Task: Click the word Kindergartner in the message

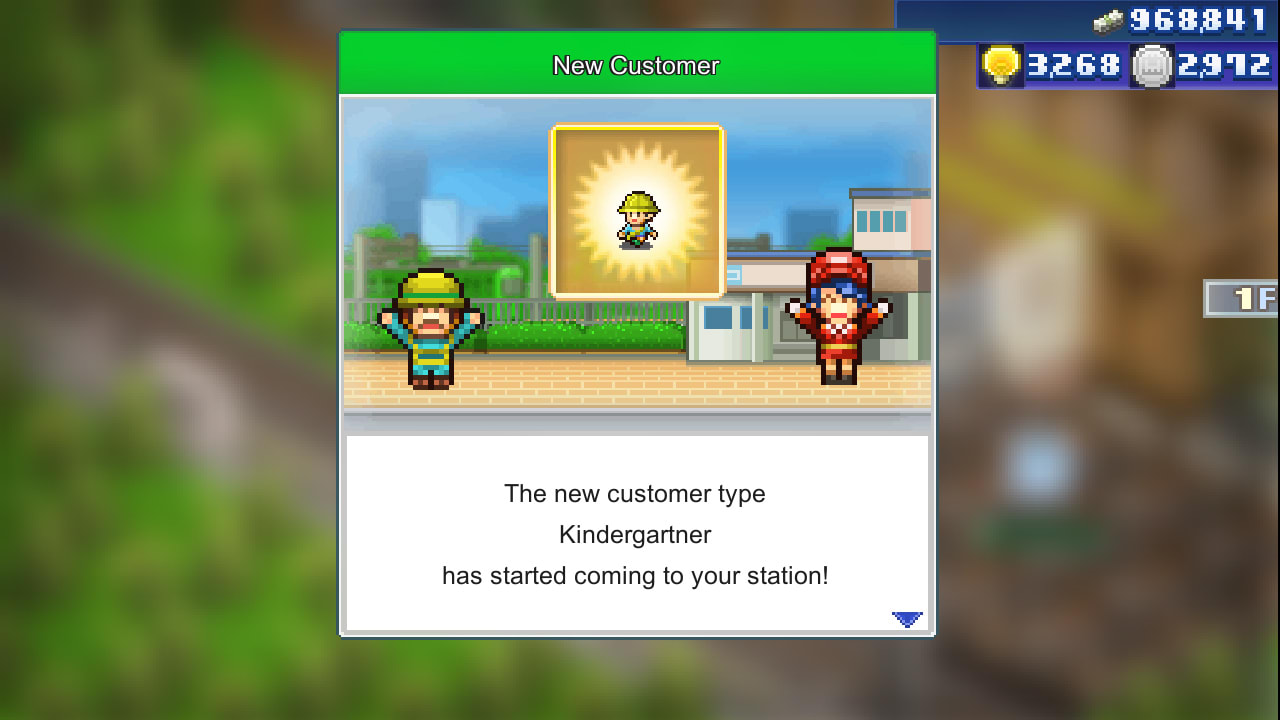Action: click(636, 535)
